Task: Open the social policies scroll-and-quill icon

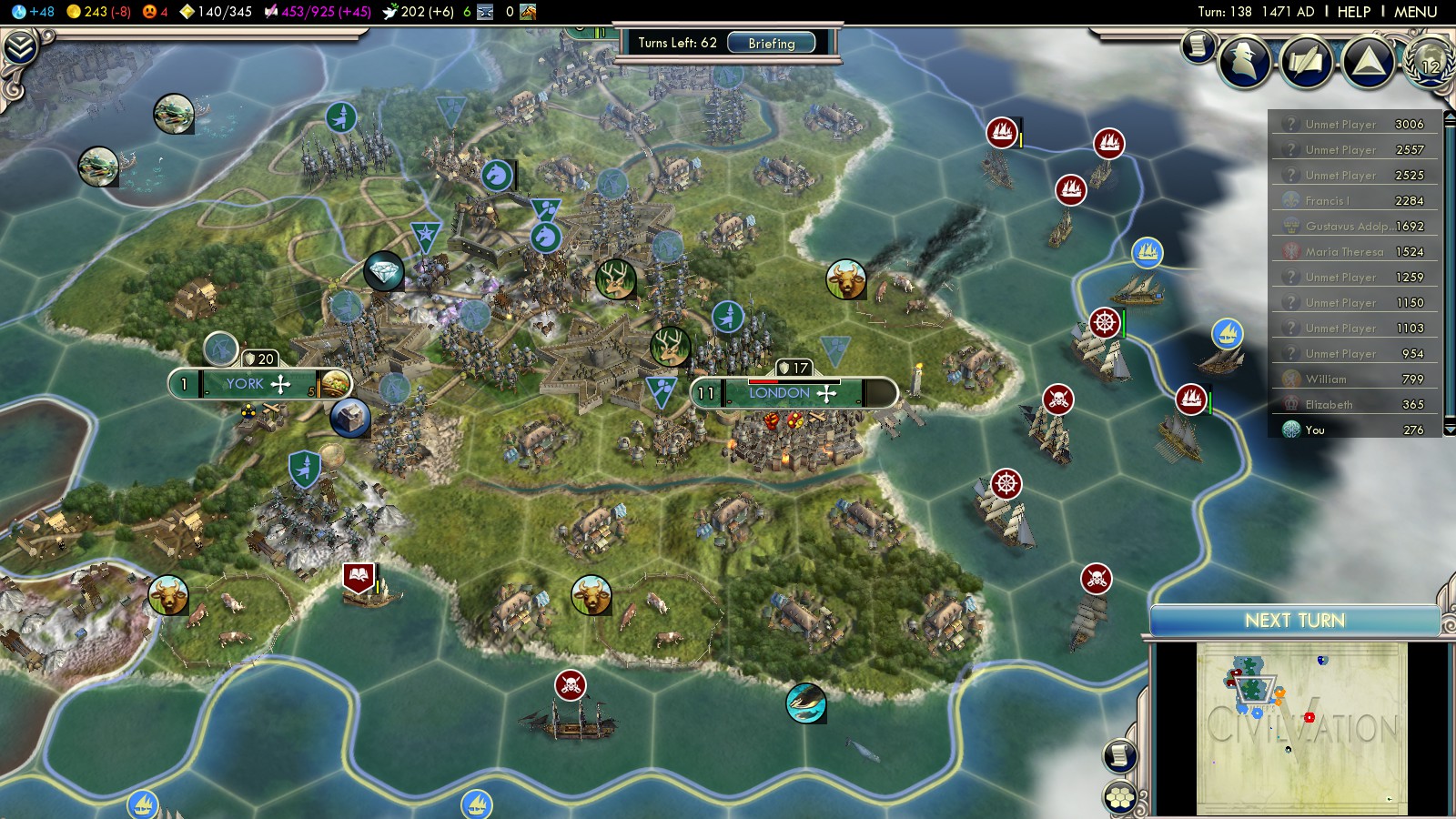Action: tap(1307, 61)
